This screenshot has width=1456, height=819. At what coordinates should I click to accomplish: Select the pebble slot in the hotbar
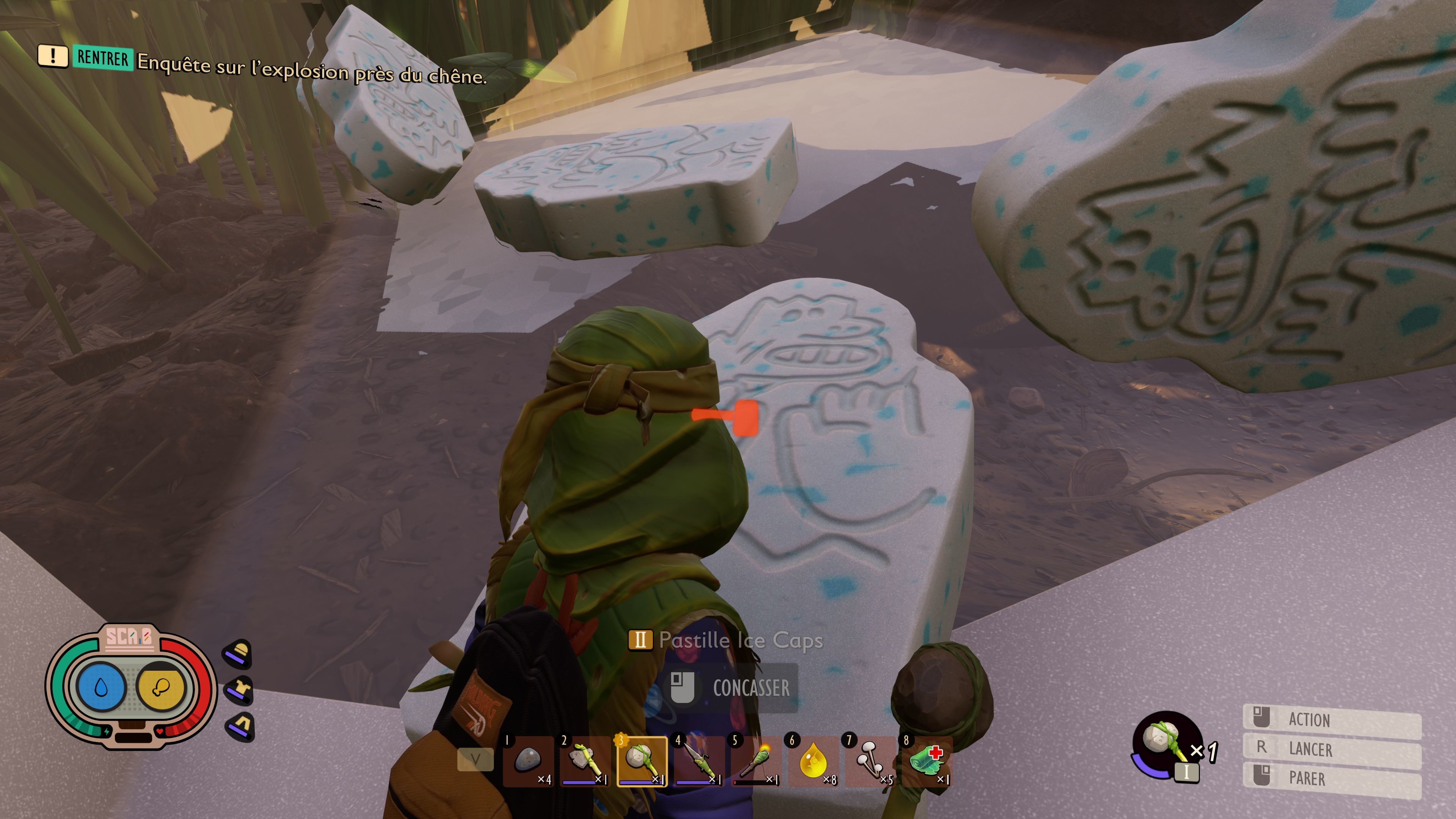528,761
